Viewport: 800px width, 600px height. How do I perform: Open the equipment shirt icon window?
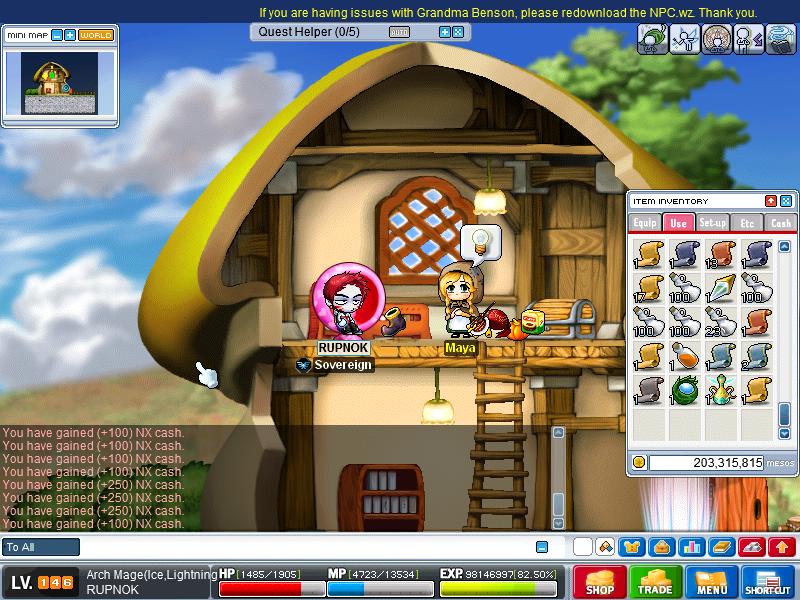coord(632,547)
